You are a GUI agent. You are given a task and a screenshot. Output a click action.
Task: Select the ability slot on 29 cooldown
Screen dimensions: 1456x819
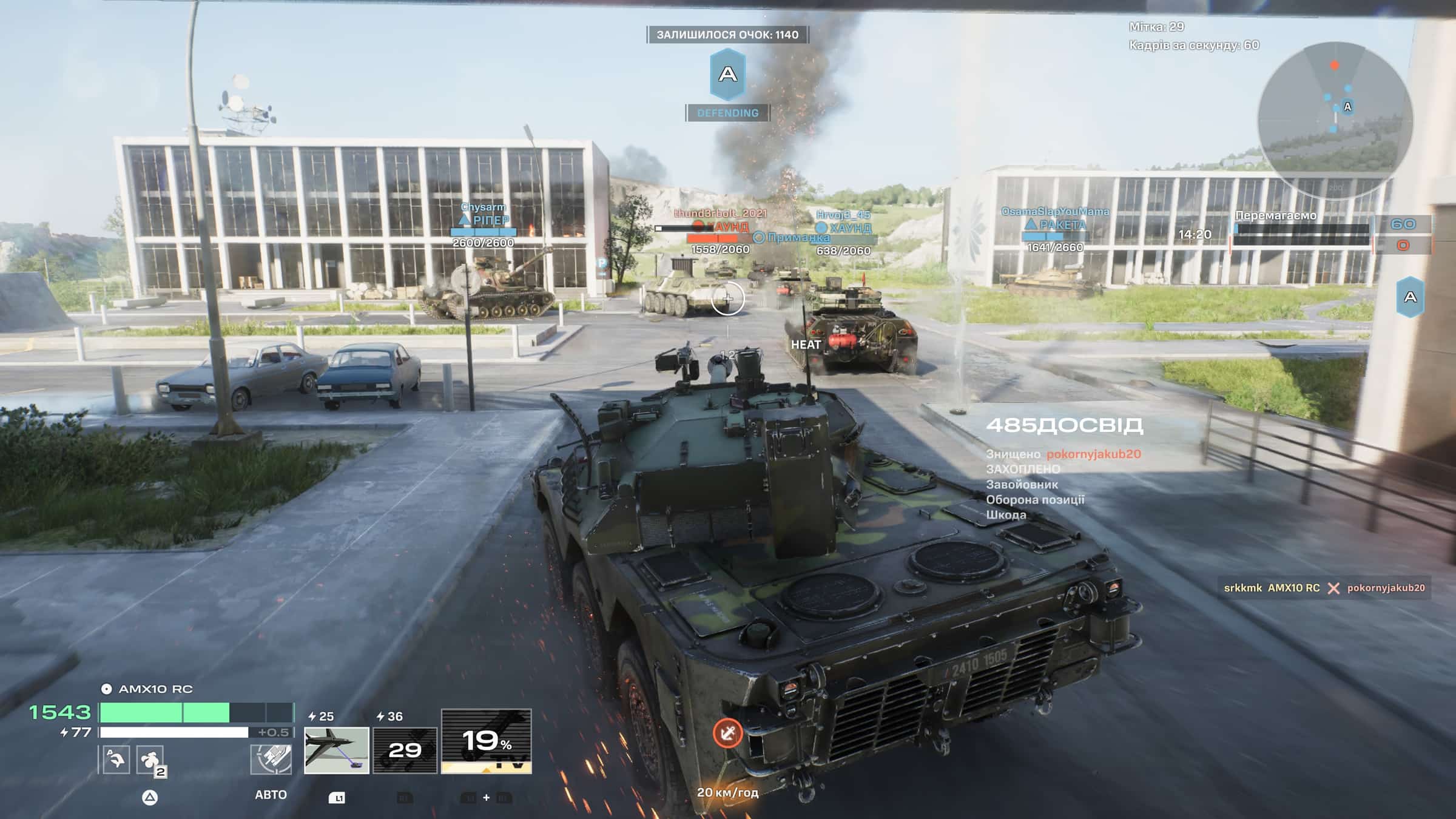[x=405, y=750]
